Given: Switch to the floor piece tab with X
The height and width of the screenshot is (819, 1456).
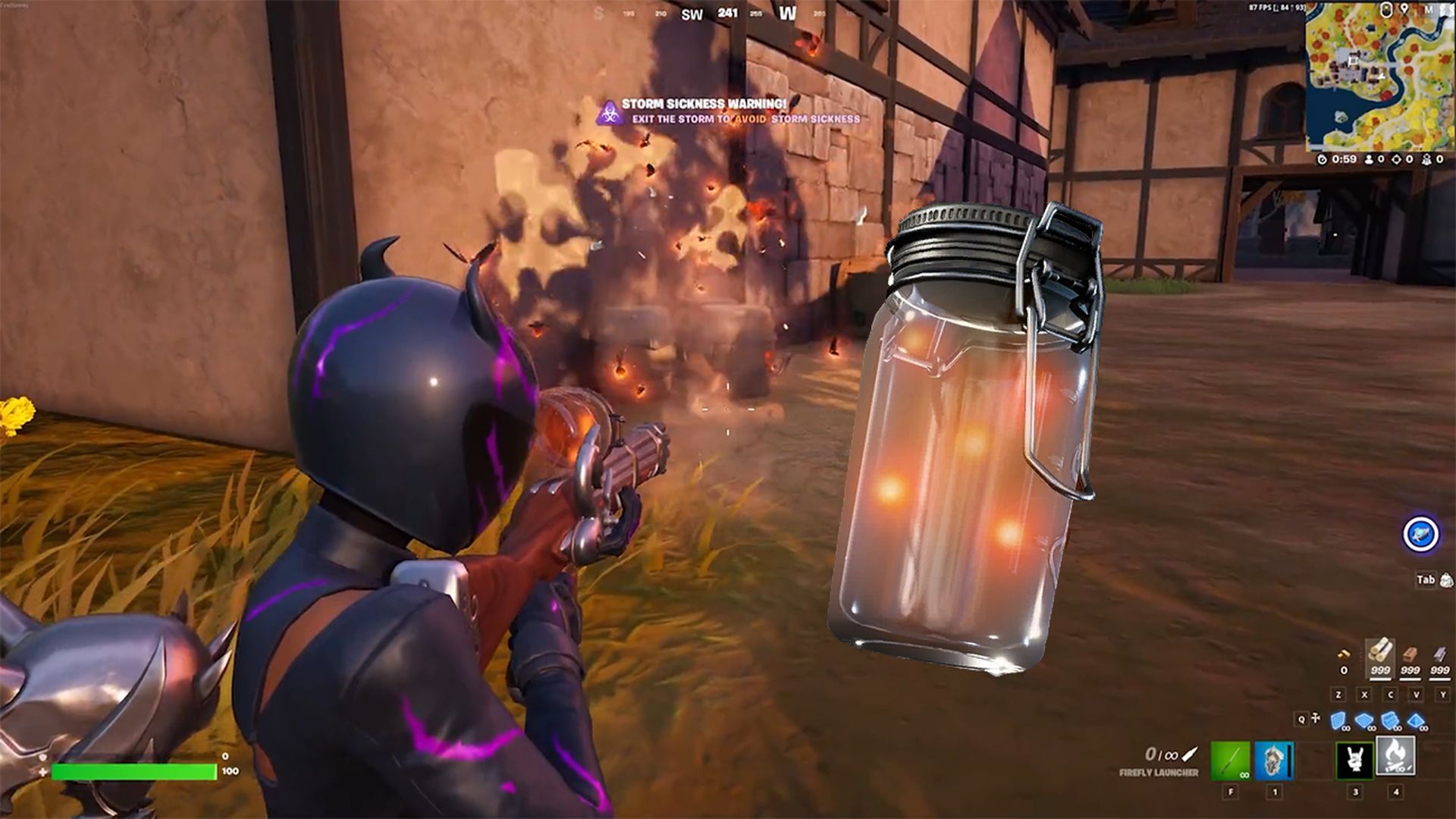Looking at the screenshot, I should [x=1364, y=695].
